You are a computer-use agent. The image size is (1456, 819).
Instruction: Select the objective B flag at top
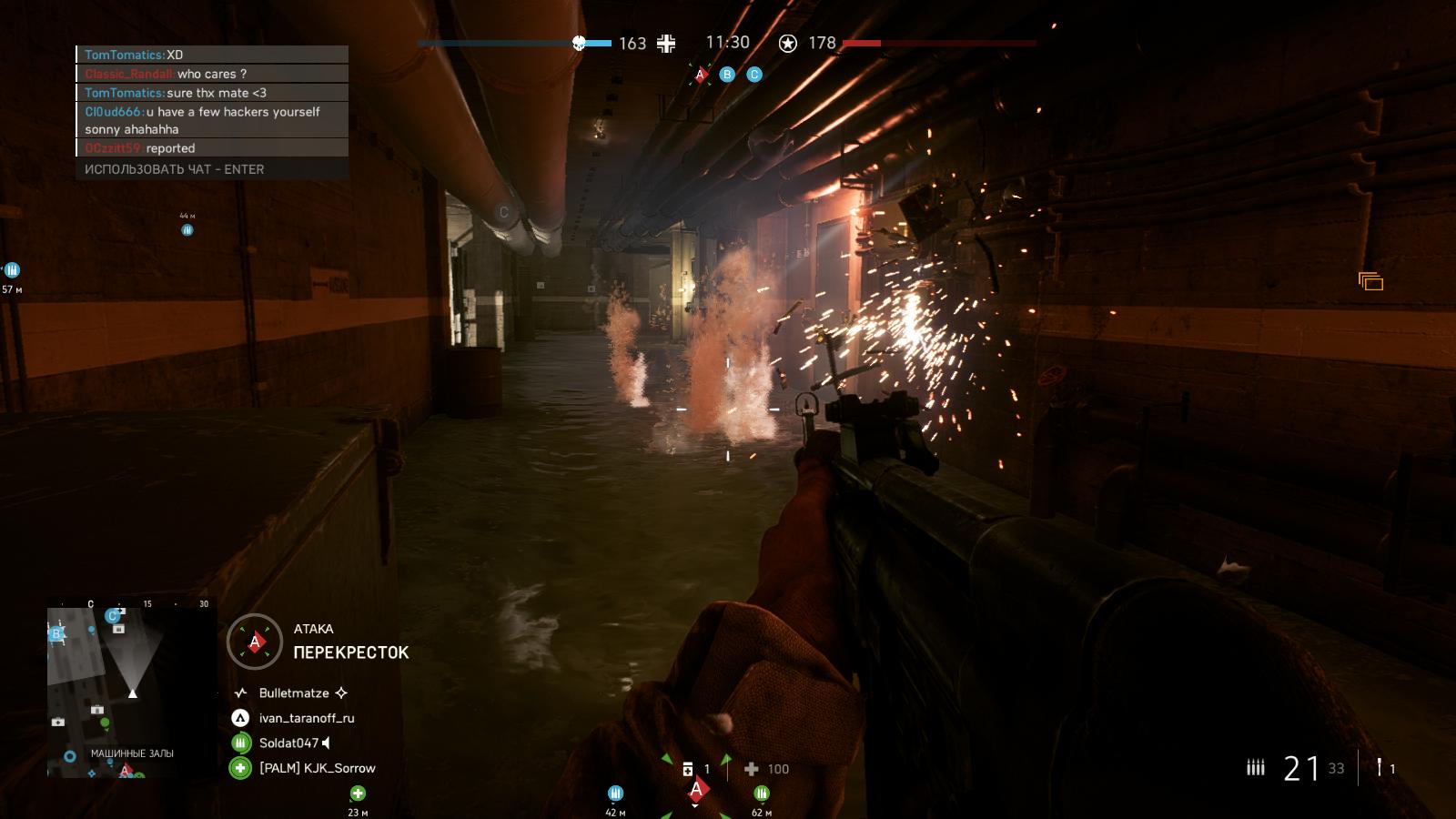tap(727, 75)
